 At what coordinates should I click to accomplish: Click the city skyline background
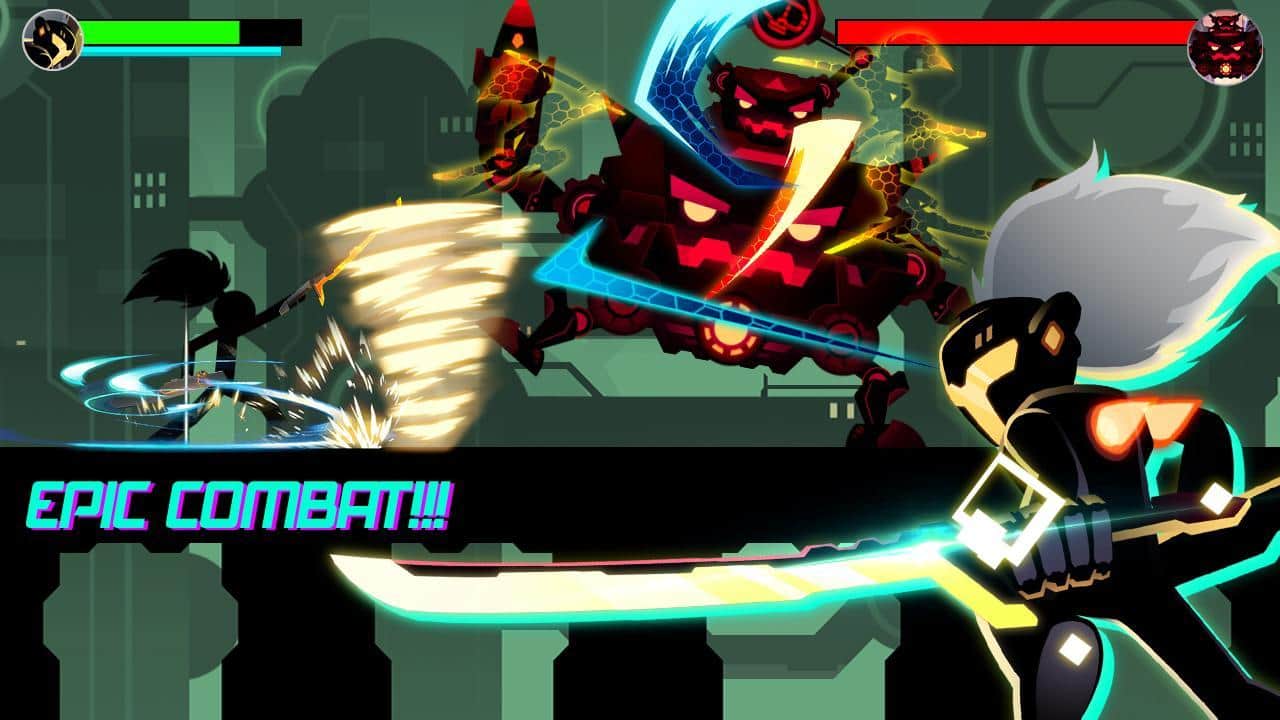(x=150, y=150)
